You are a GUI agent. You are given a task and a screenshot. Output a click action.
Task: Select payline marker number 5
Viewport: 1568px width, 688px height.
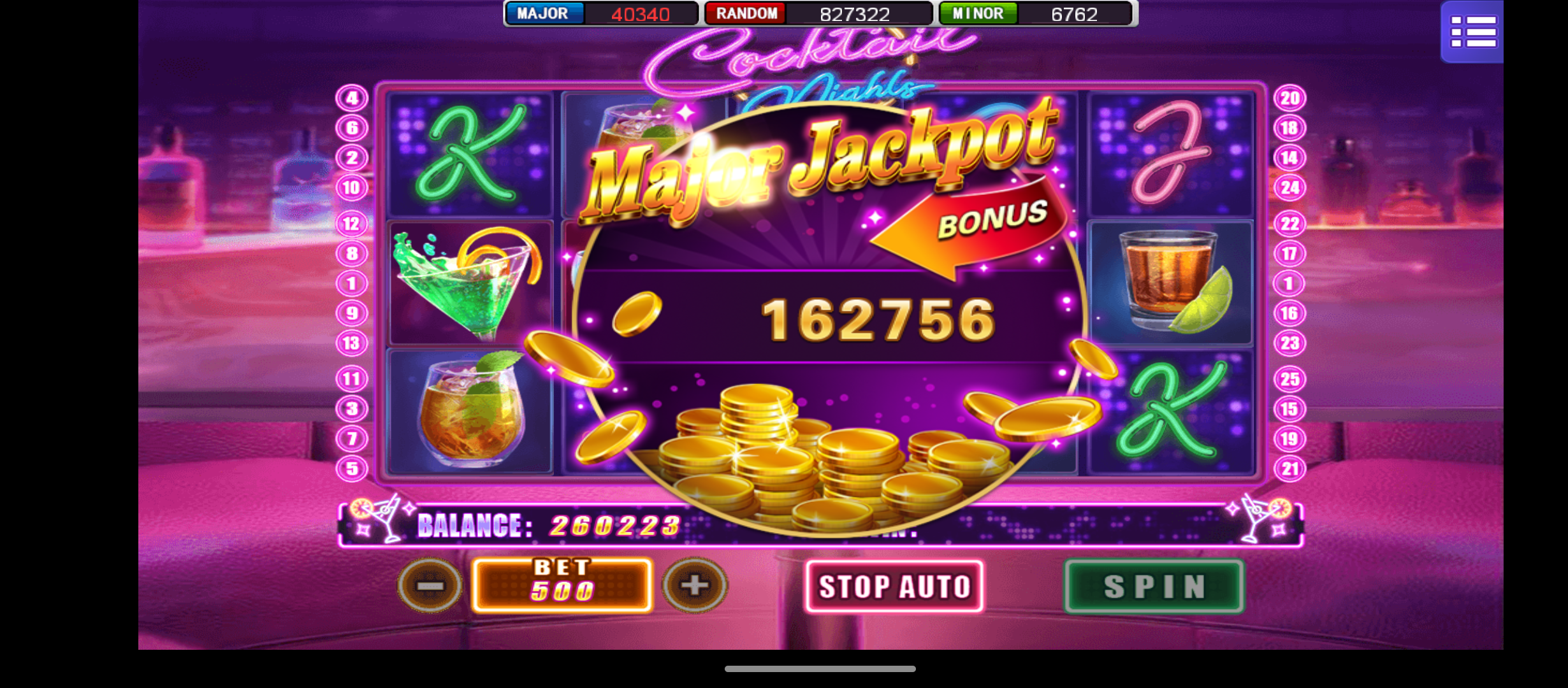(x=352, y=469)
